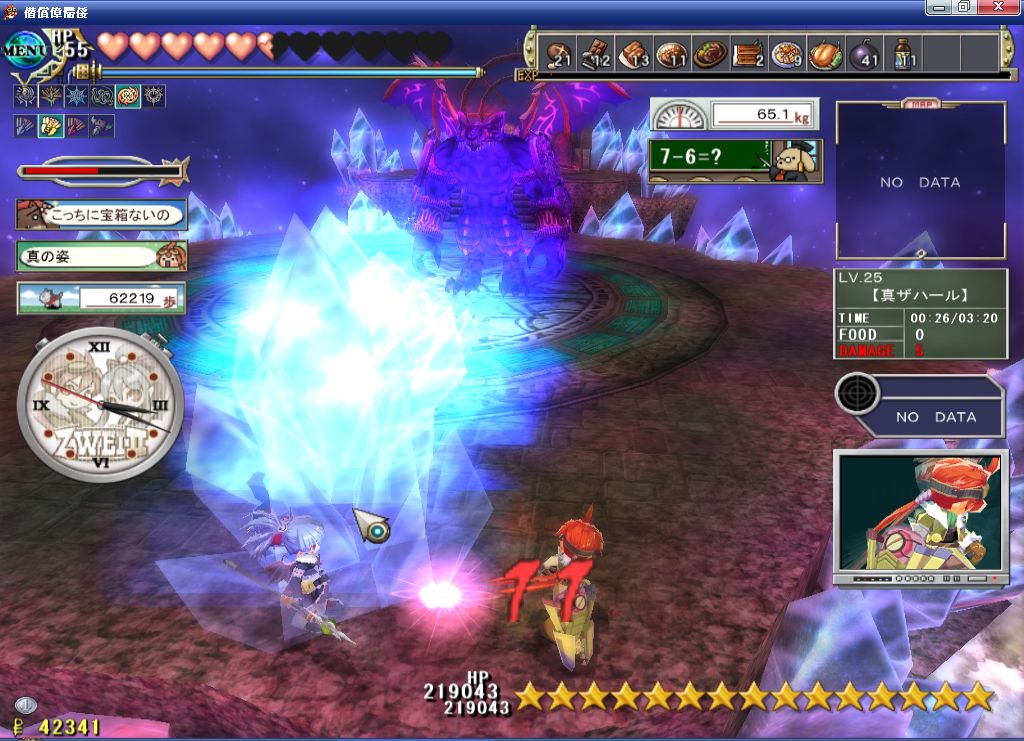Click the character portrait monitor
This screenshot has height=741, width=1024.
point(920,514)
